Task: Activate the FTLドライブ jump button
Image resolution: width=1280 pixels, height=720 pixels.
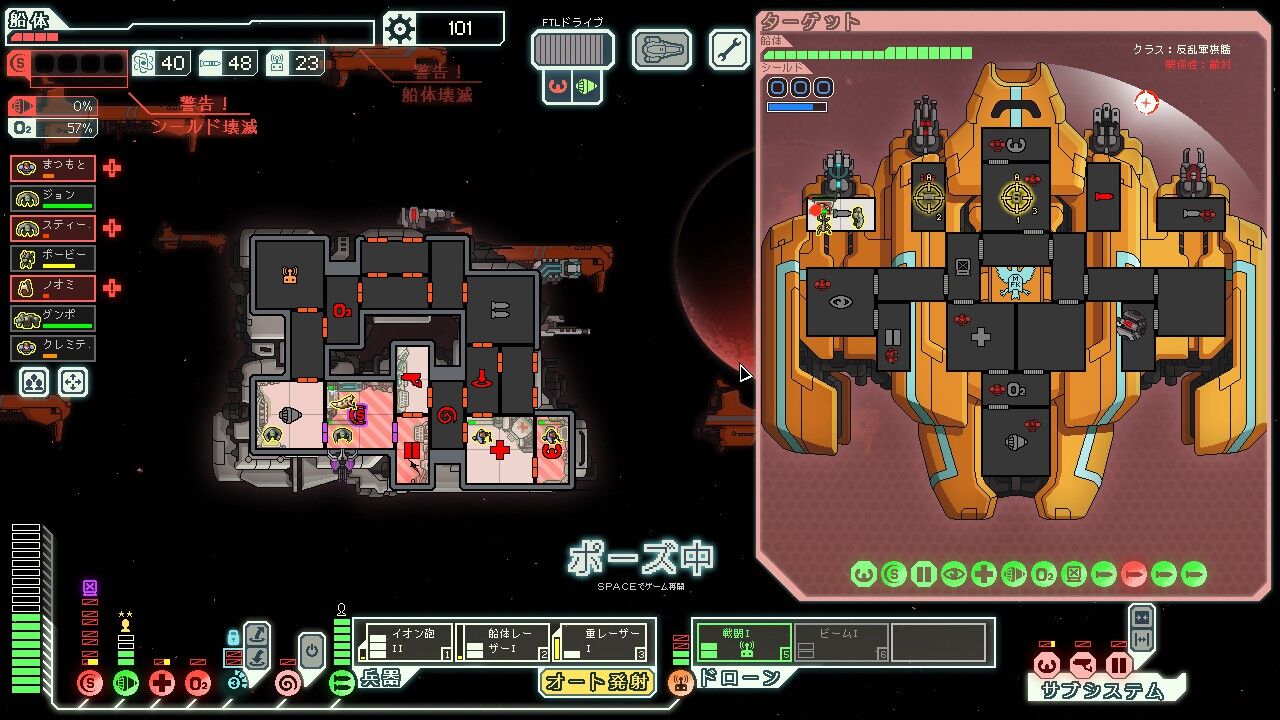Action: (x=572, y=49)
